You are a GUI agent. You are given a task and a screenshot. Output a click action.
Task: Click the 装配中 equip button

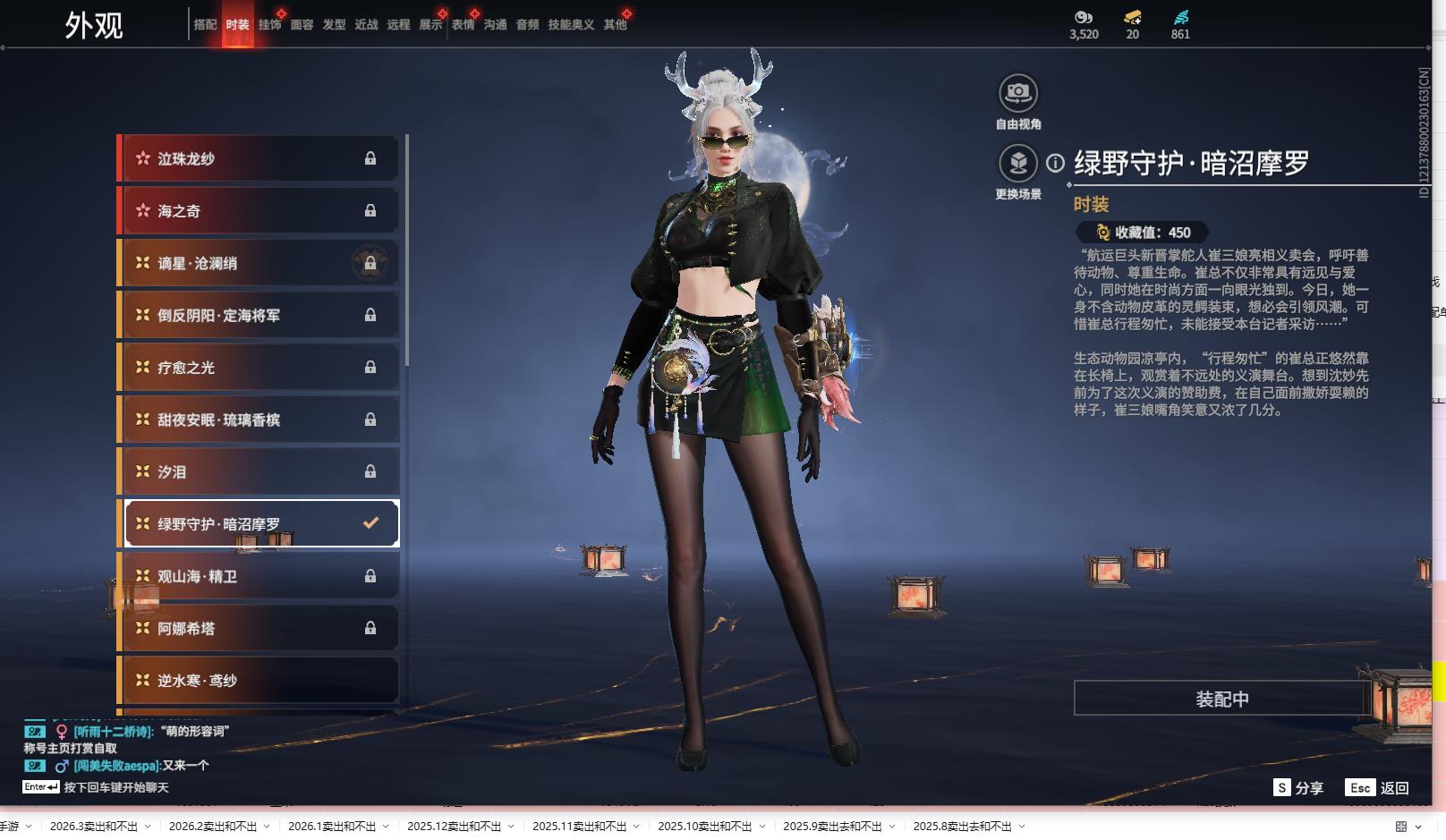[x=1221, y=699]
